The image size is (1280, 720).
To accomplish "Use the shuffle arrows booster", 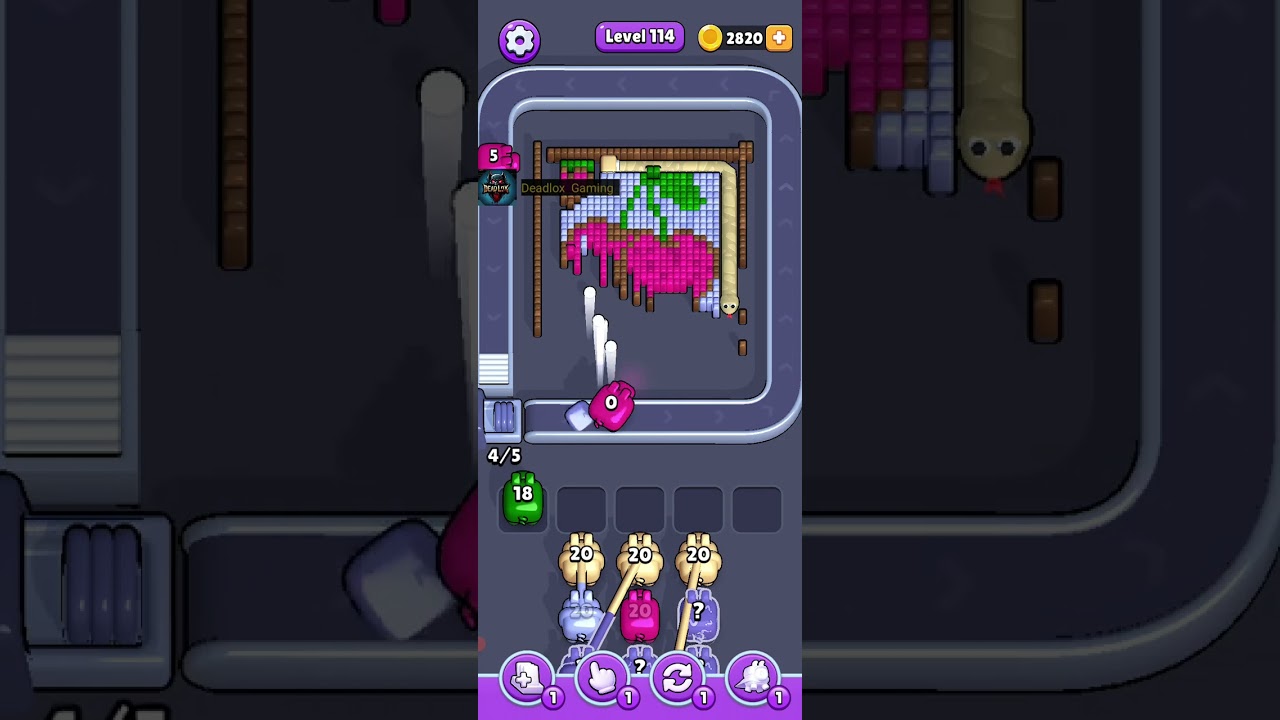I will pyautogui.click(x=677, y=679).
